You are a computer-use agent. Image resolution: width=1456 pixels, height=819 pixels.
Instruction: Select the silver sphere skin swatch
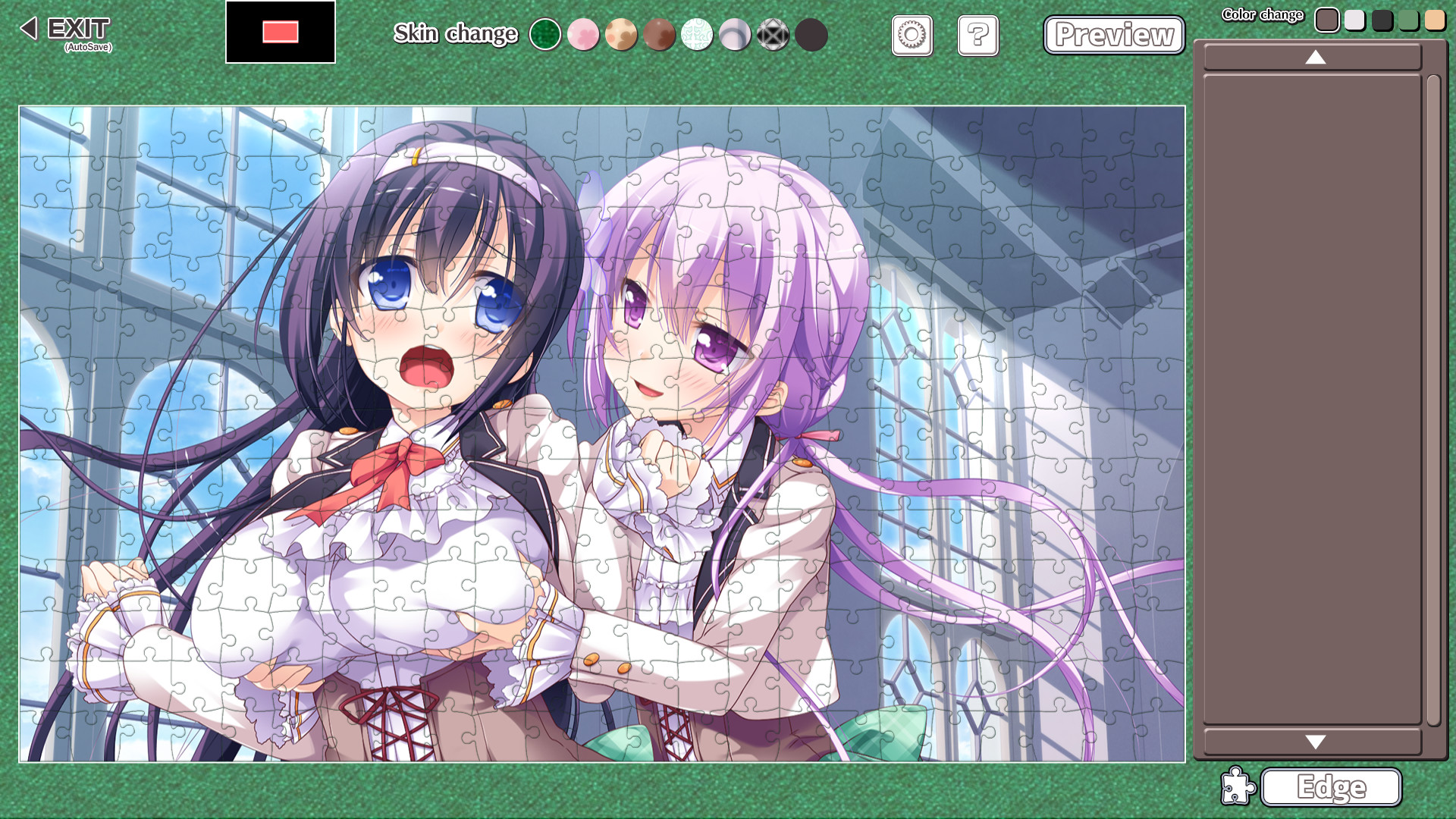pos(735,35)
